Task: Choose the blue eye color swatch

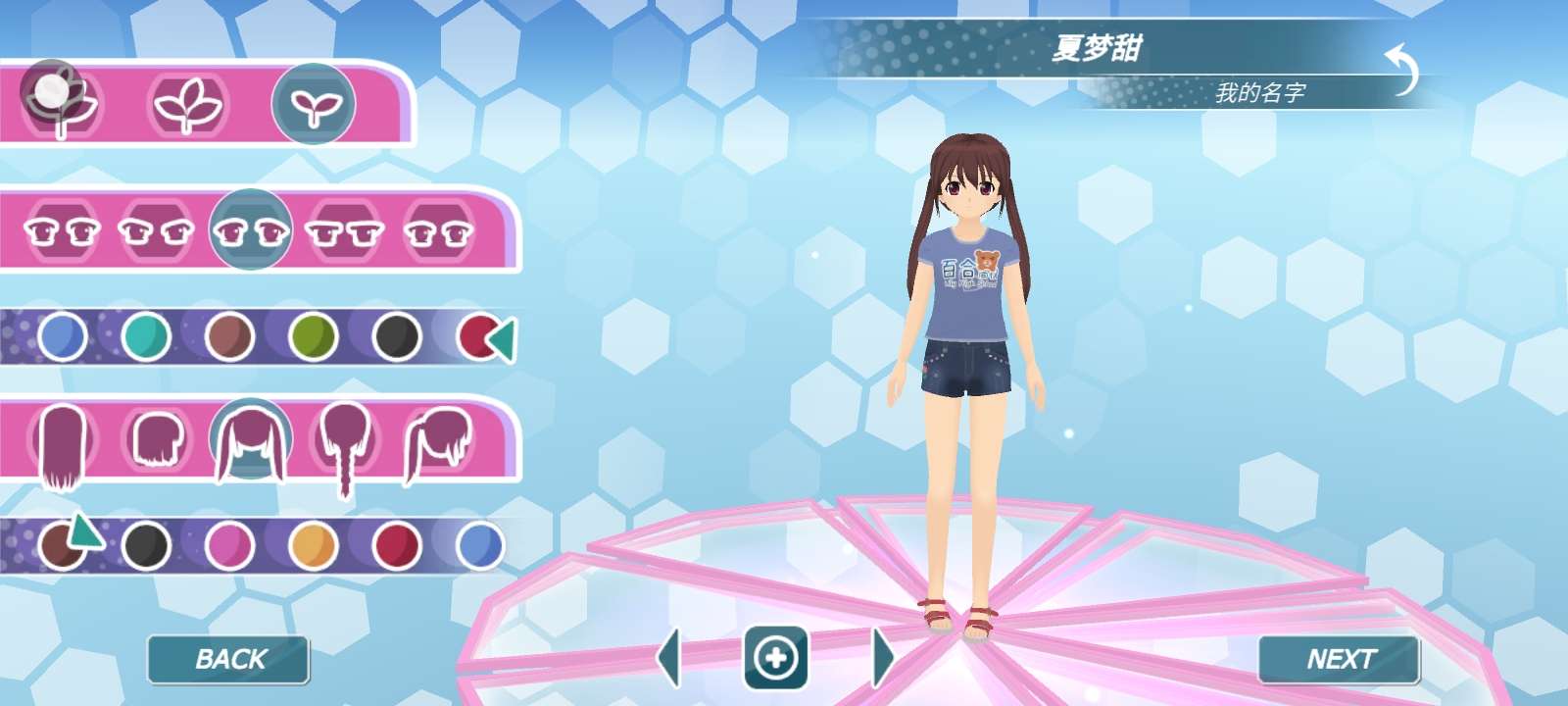Action: 63,336
